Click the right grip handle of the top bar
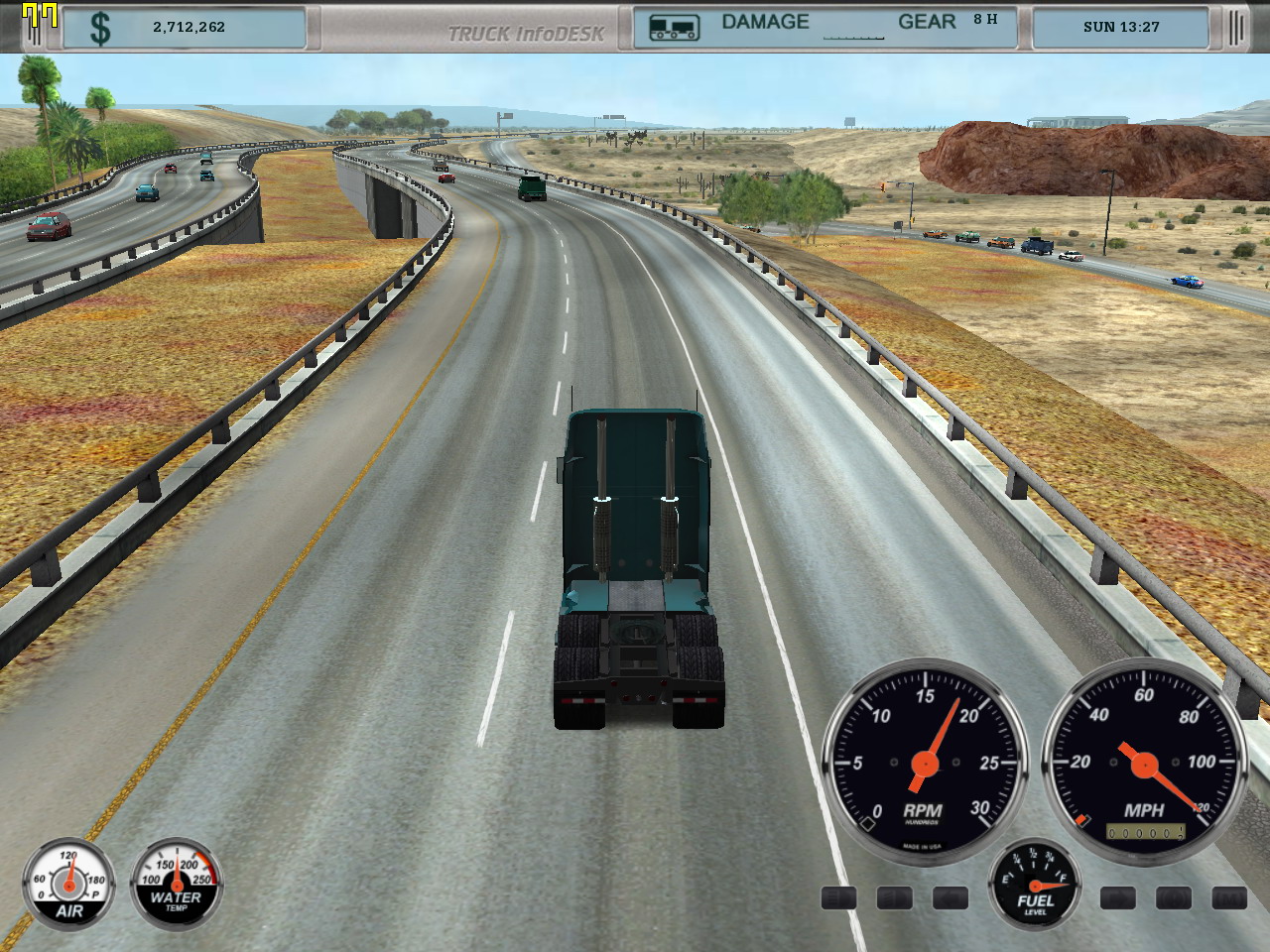 click(x=1235, y=28)
